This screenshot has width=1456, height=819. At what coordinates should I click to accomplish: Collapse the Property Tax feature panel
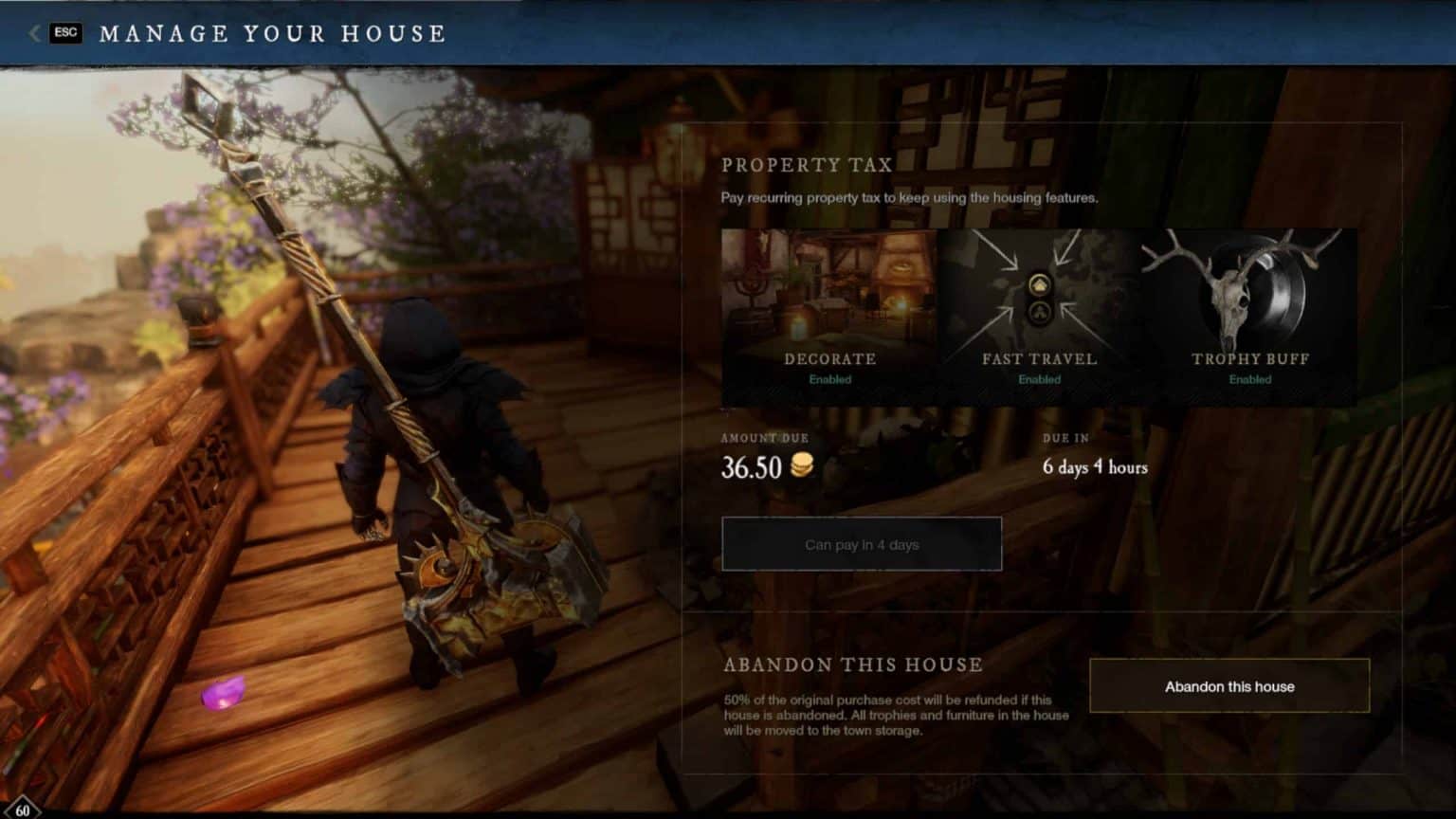pos(806,164)
